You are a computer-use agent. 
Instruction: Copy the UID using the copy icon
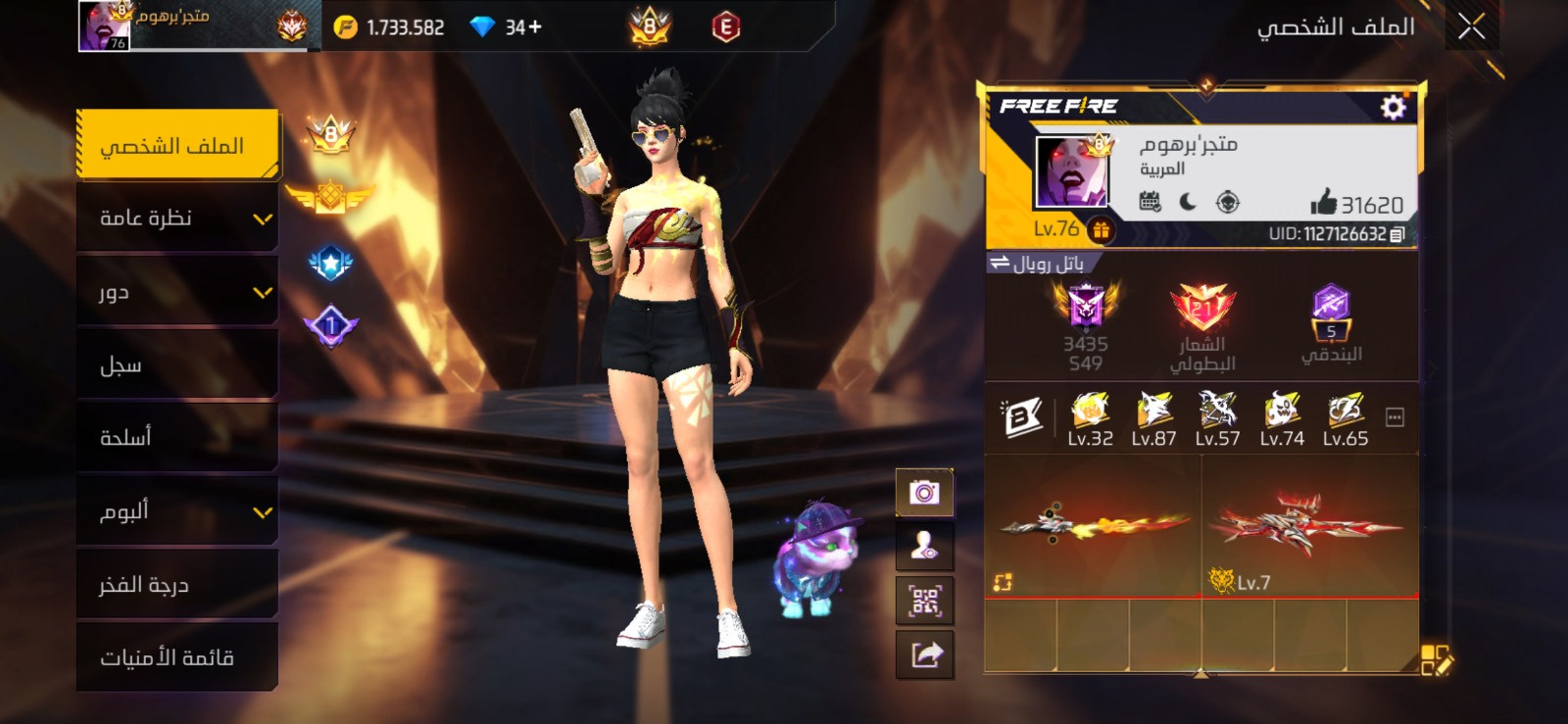click(1397, 234)
